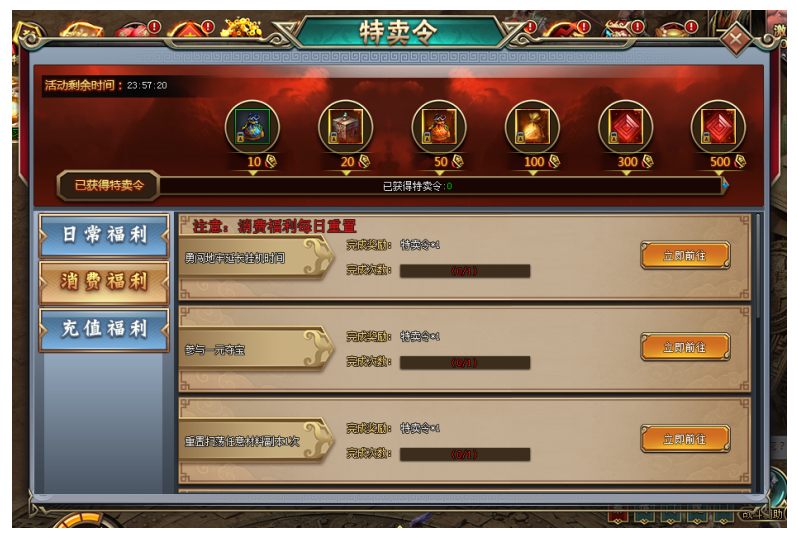The width and height of the screenshot is (797, 536).
Task: Close the 特卖令 event window
Action: coord(737,41)
